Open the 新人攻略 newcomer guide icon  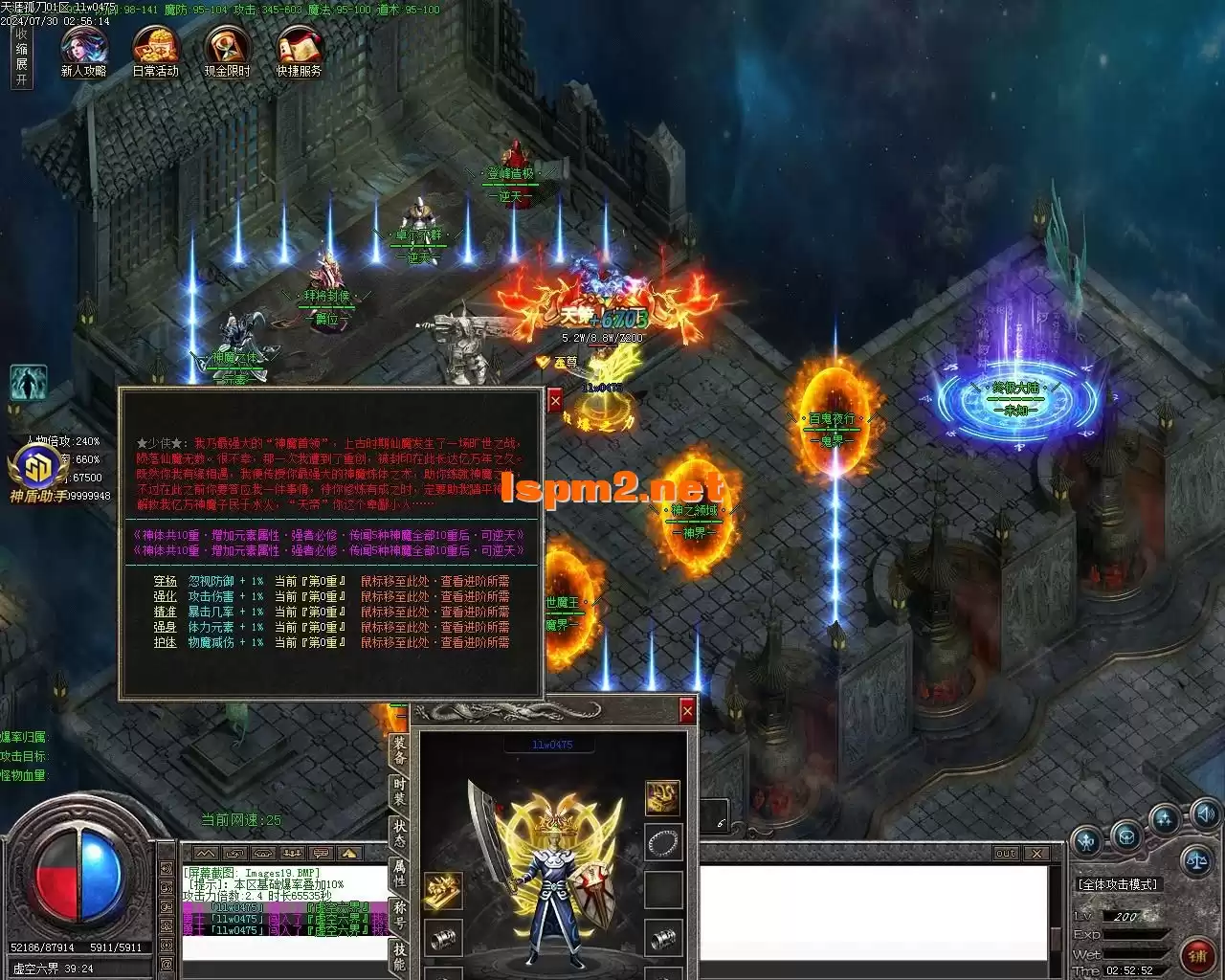click(x=83, y=50)
